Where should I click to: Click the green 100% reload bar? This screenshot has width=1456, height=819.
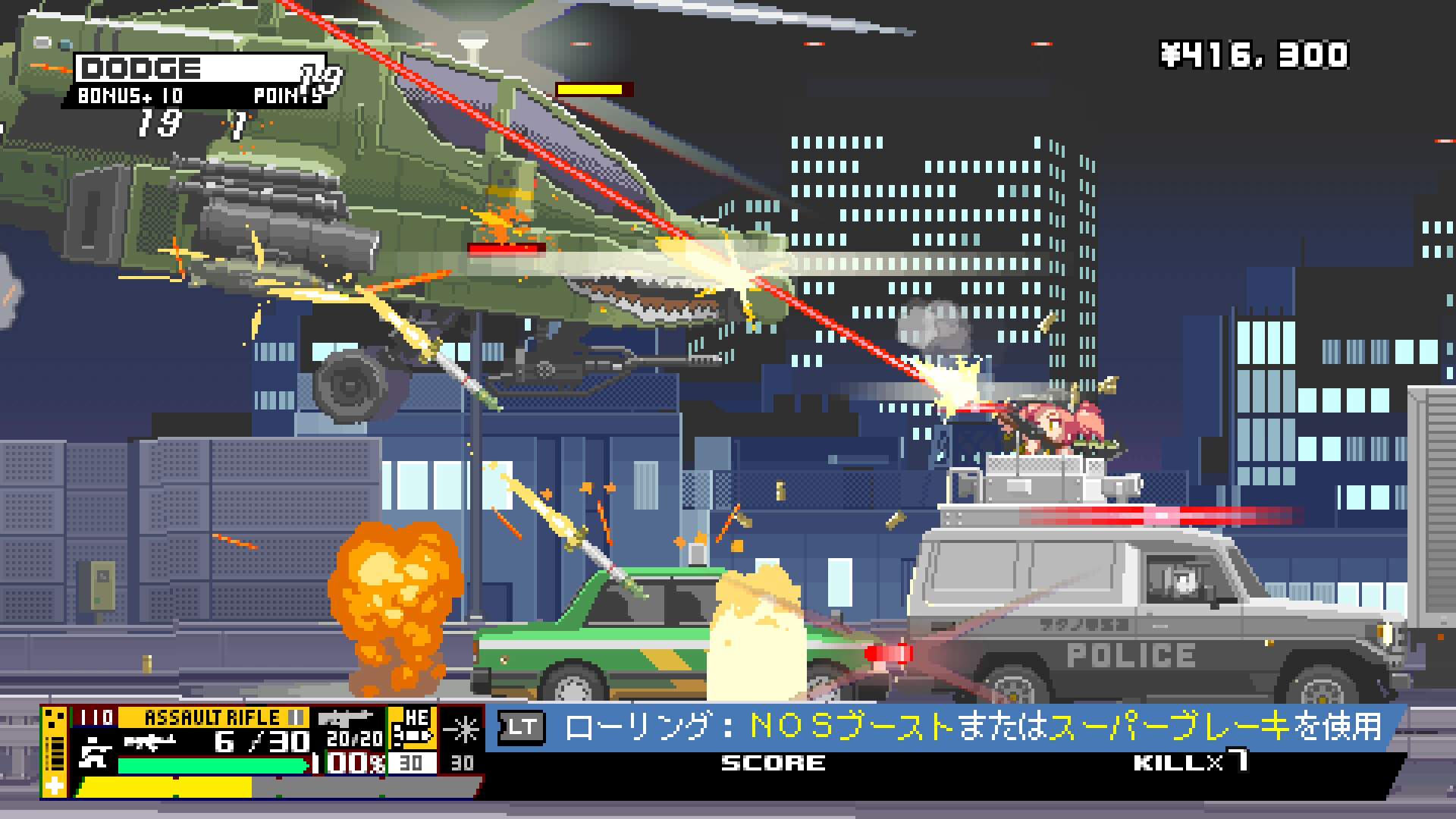click(x=212, y=764)
